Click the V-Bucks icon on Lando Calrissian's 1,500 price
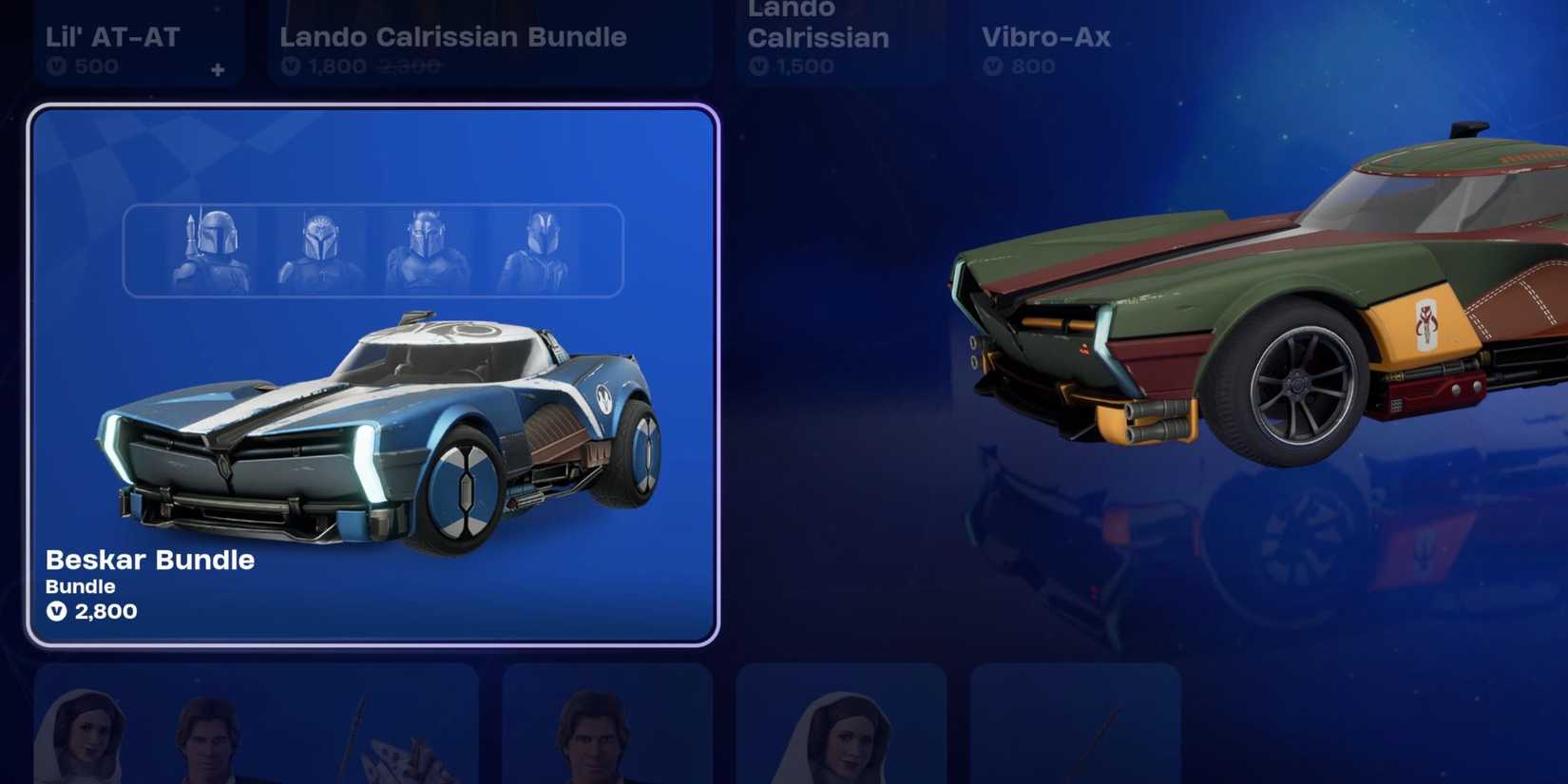The image size is (1568, 784). tap(757, 67)
